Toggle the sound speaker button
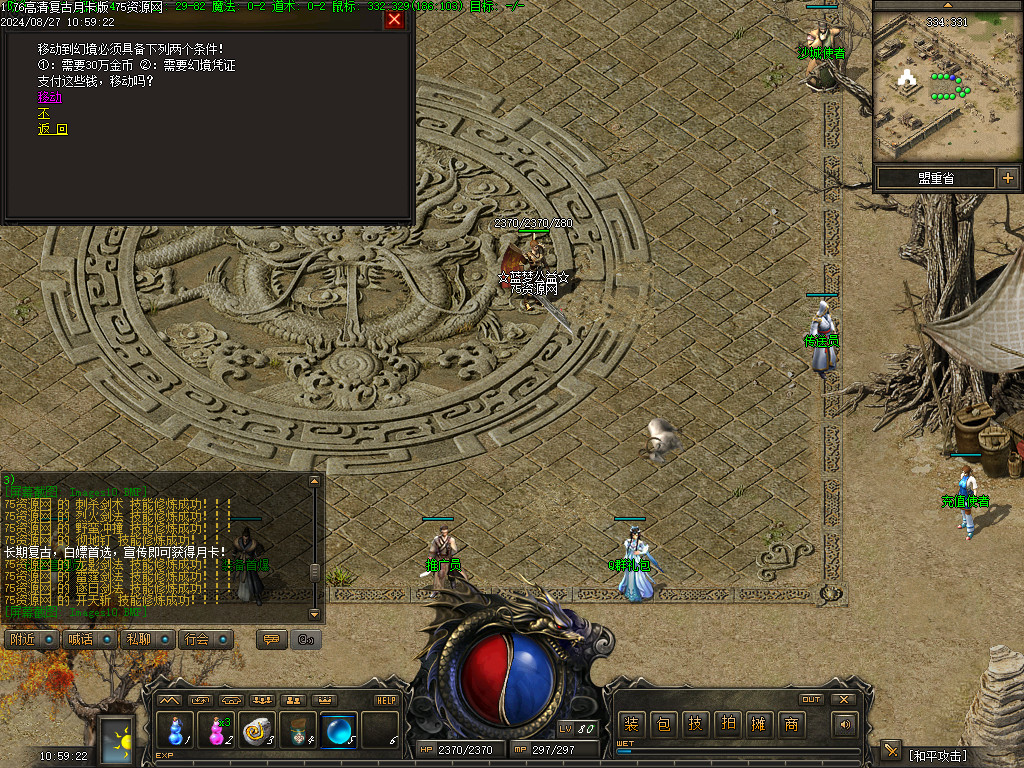The image size is (1024, 768). coord(847,724)
